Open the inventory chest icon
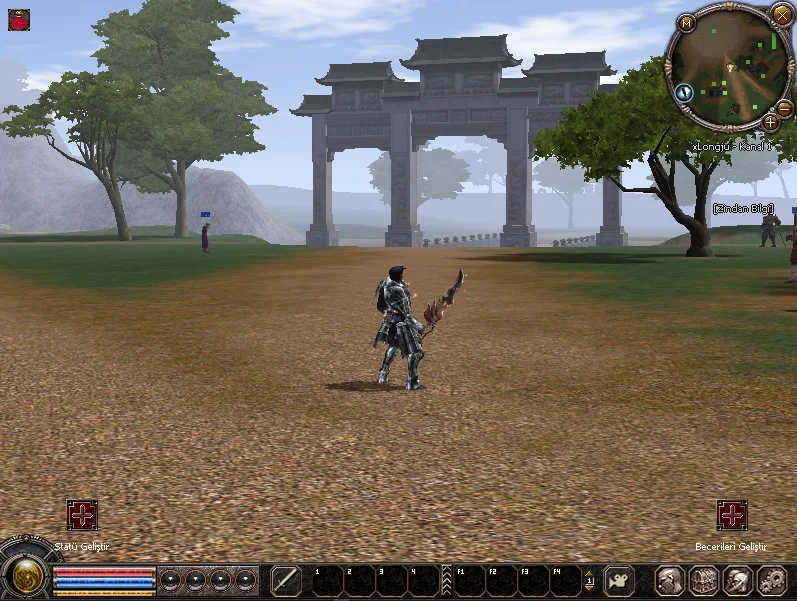Viewport: 797px width, 601px height. pos(704,580)
